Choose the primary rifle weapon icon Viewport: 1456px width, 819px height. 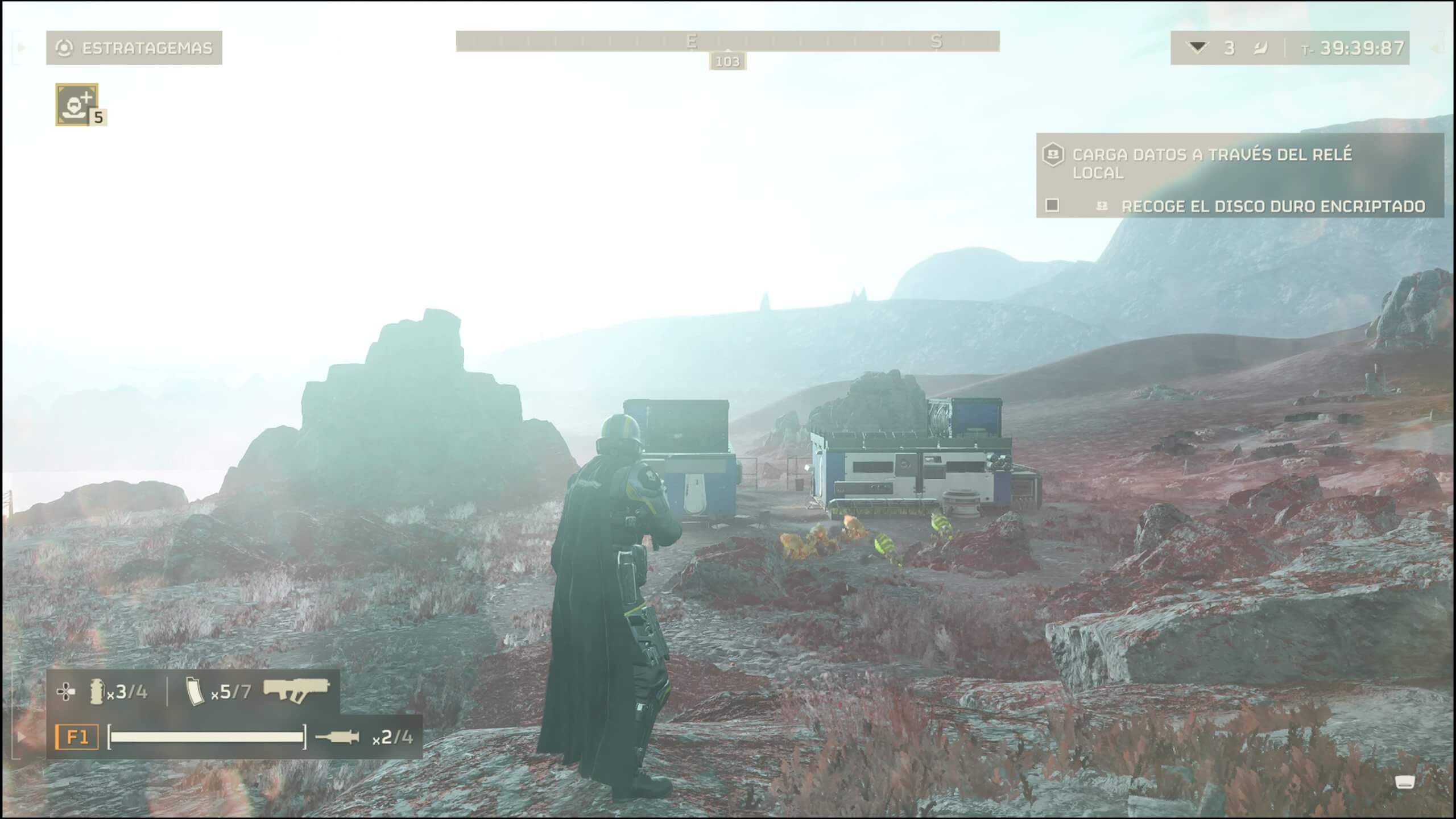tap(296, 690)
